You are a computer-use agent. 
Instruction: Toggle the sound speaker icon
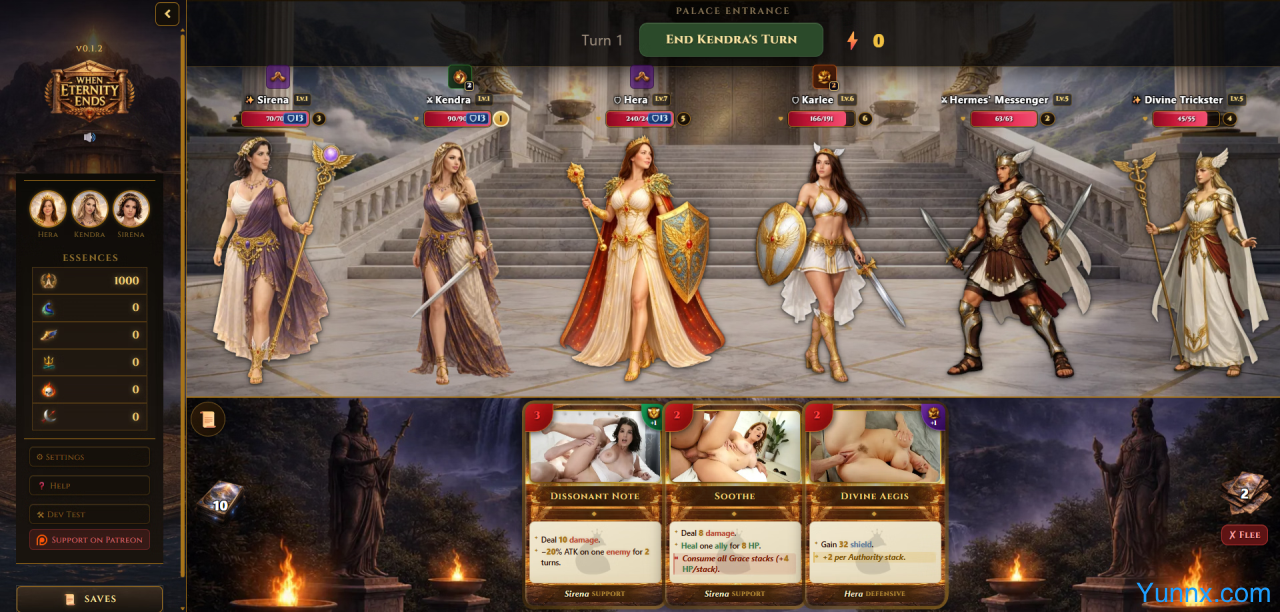click(x=89, y=137)
